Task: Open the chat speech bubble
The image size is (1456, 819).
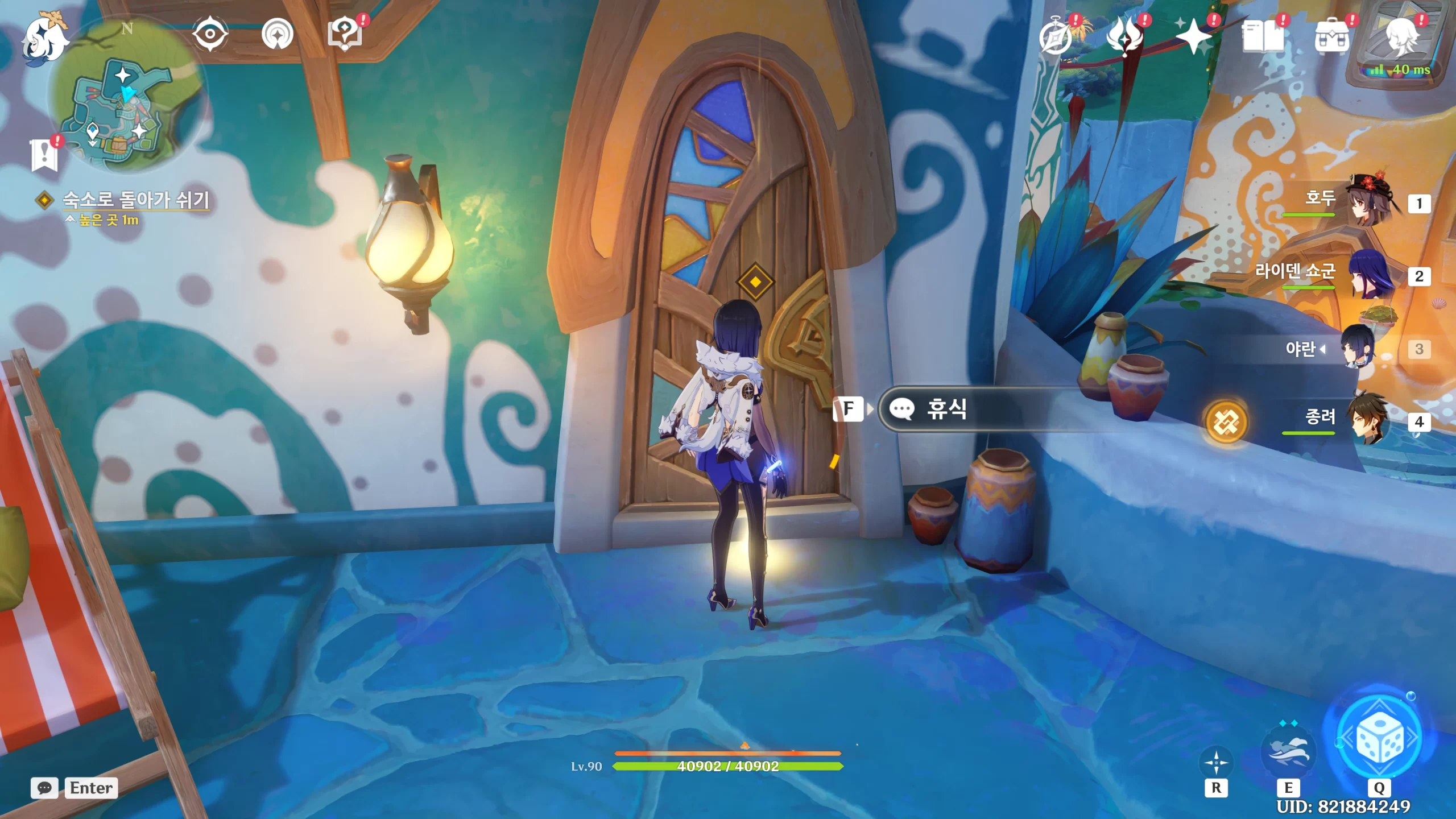Action: (x=44, y=788)
